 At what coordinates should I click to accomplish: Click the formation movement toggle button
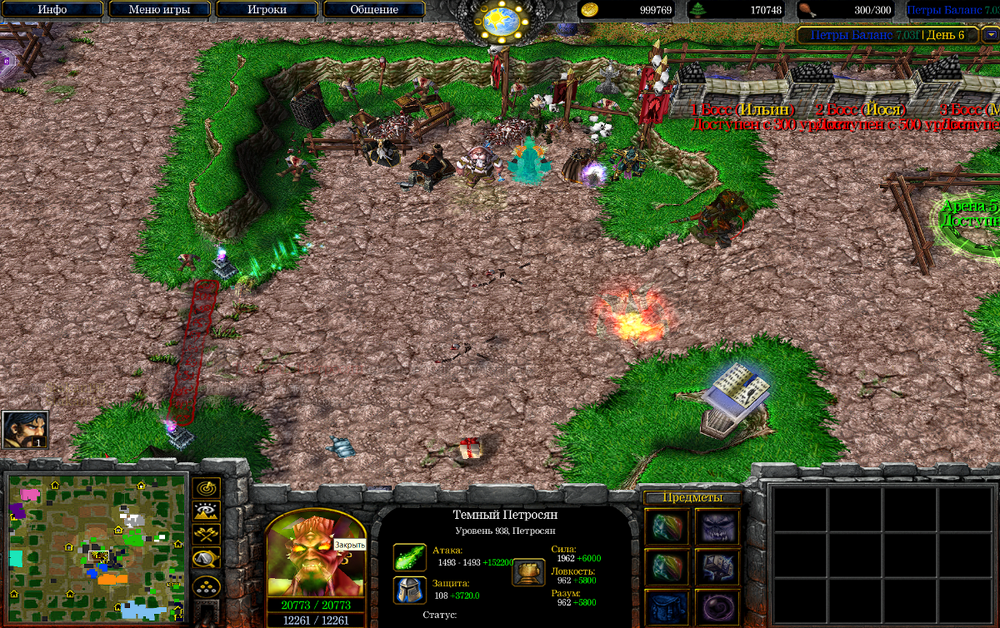[x=207, y=585]
